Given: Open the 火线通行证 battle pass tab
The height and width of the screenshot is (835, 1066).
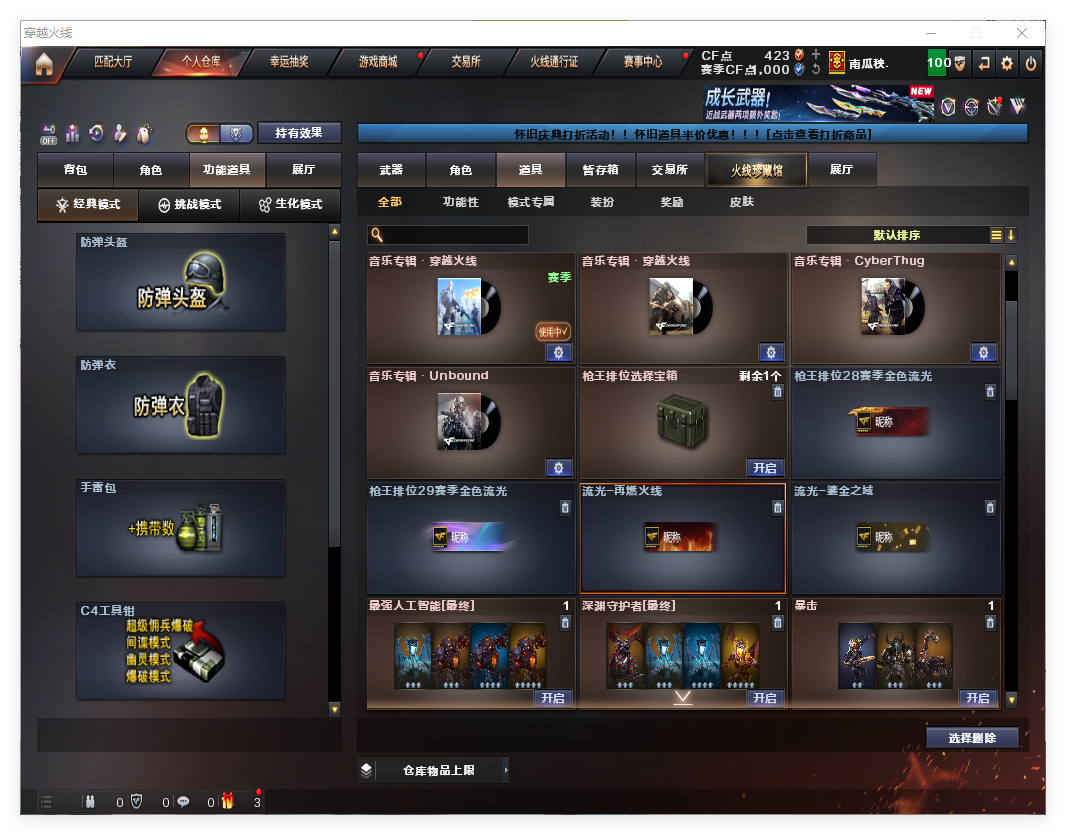Looking at the screenshot, I should point(554,62).
